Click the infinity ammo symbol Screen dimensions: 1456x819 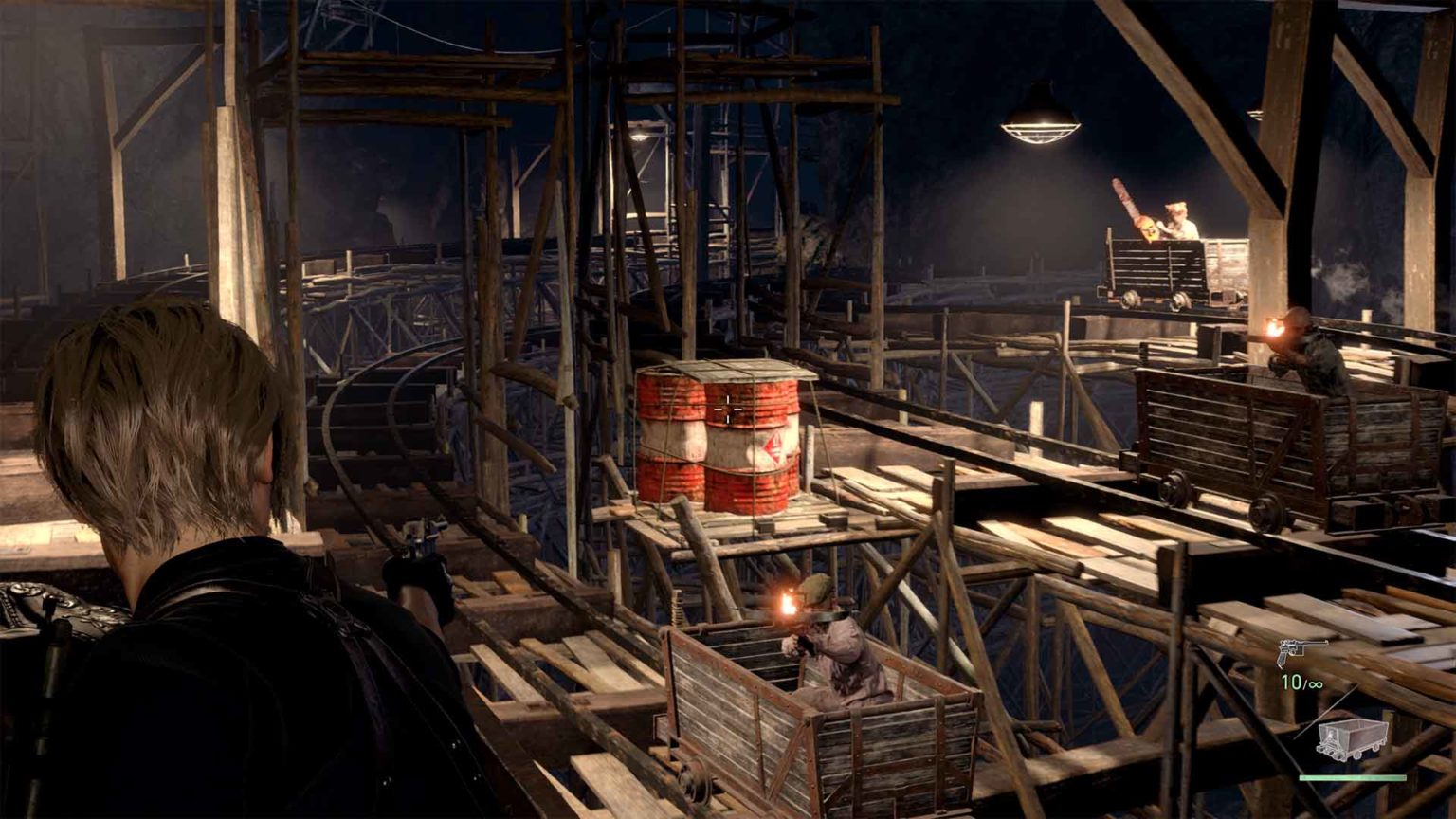[x=1316, y=682]
